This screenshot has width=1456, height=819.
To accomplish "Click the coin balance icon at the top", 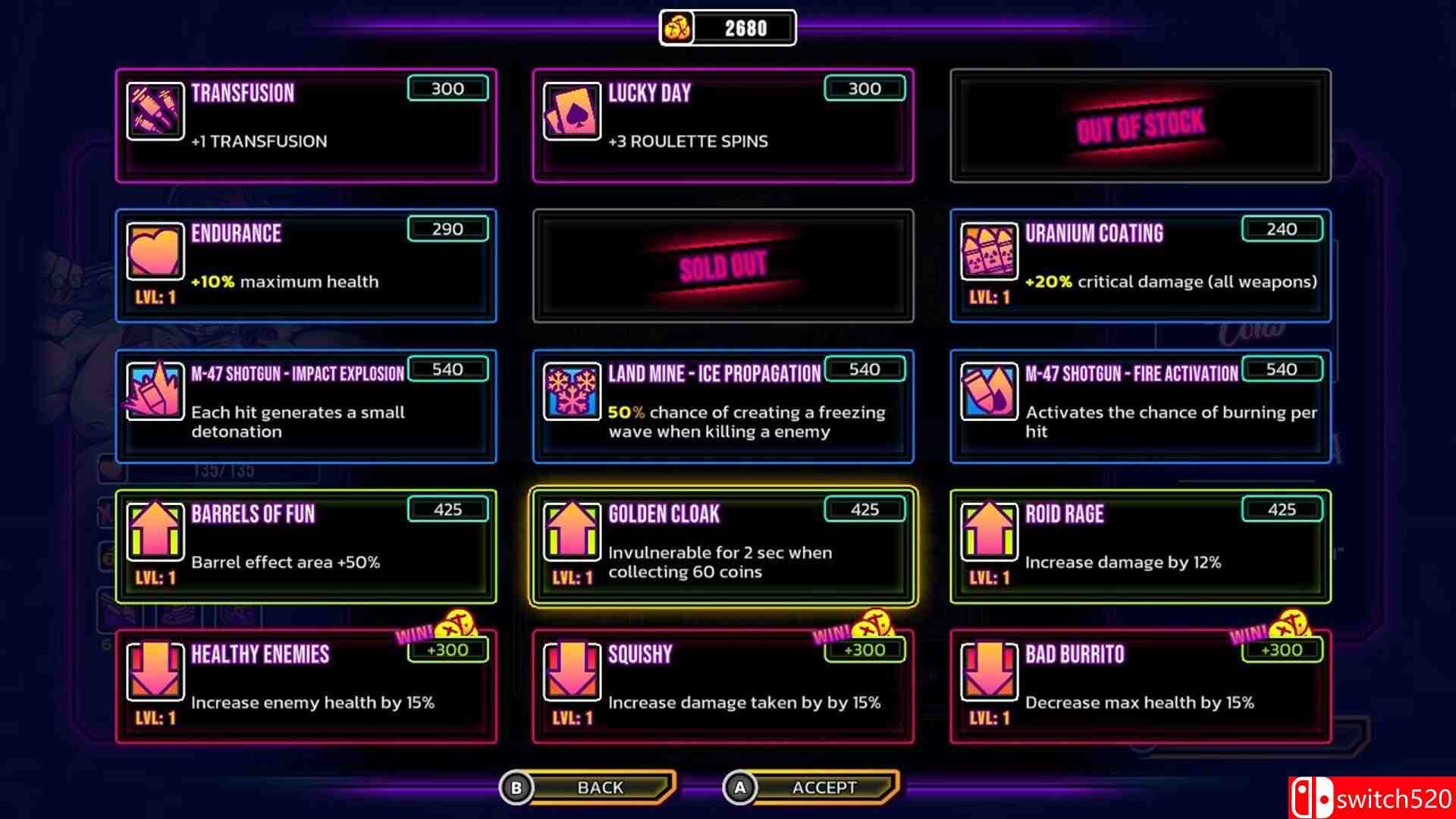I will pos(677,27).
